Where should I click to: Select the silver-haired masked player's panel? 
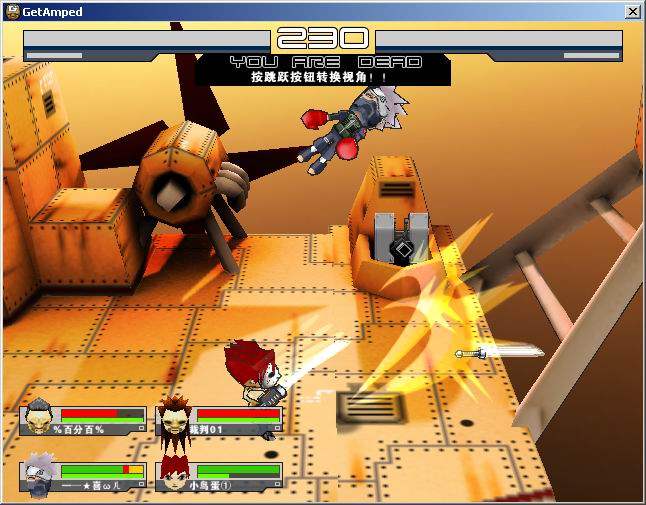[84, 475]
